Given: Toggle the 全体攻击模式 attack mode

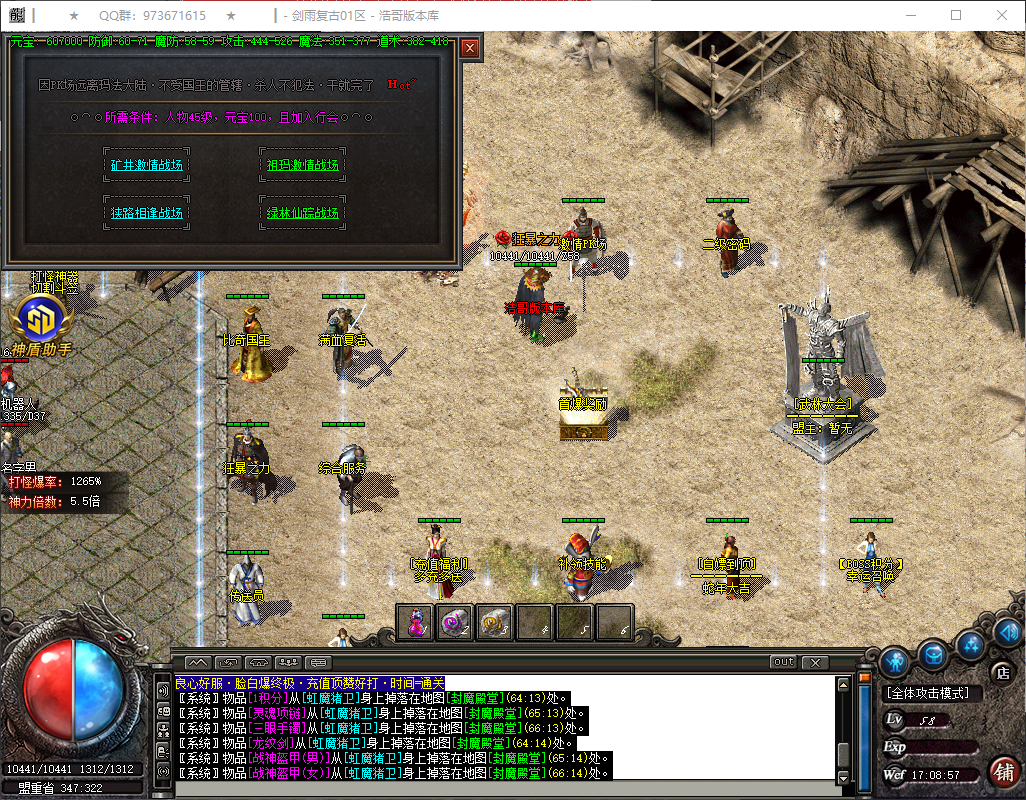Looking at the screenshot, I should [x=934, y=692].
